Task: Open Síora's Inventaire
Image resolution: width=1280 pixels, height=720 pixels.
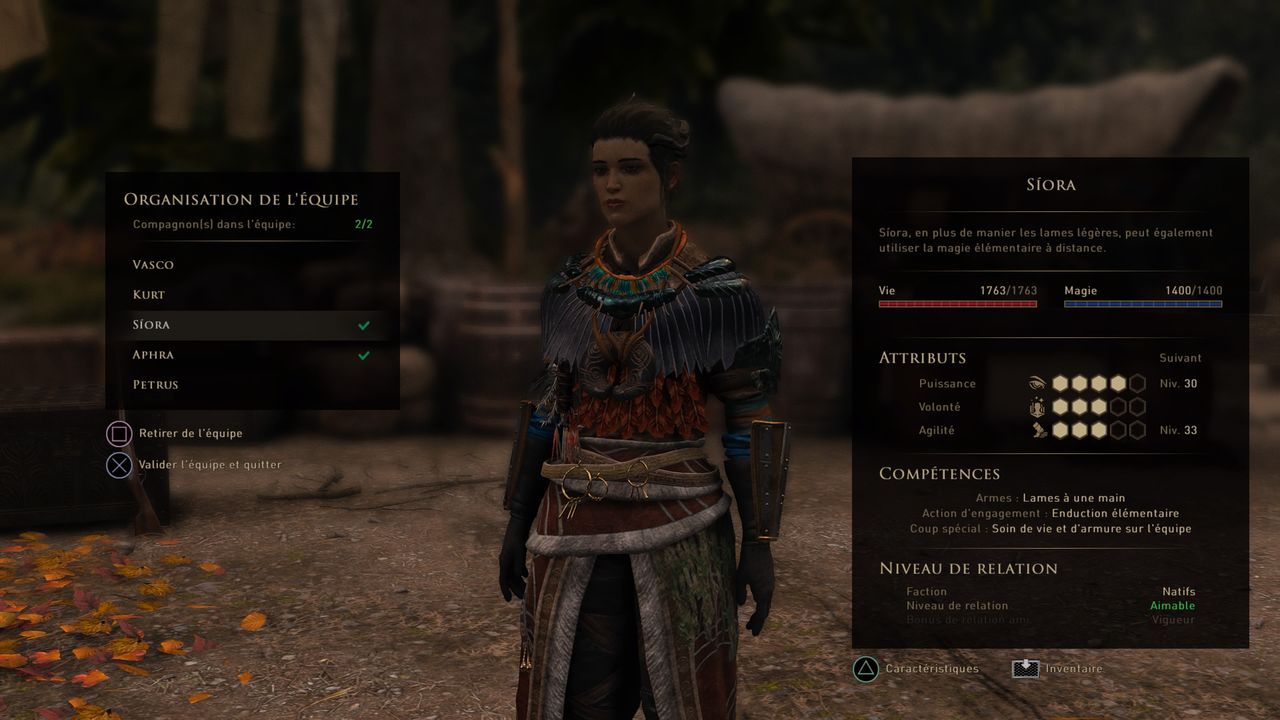Action: (1074, 669)
